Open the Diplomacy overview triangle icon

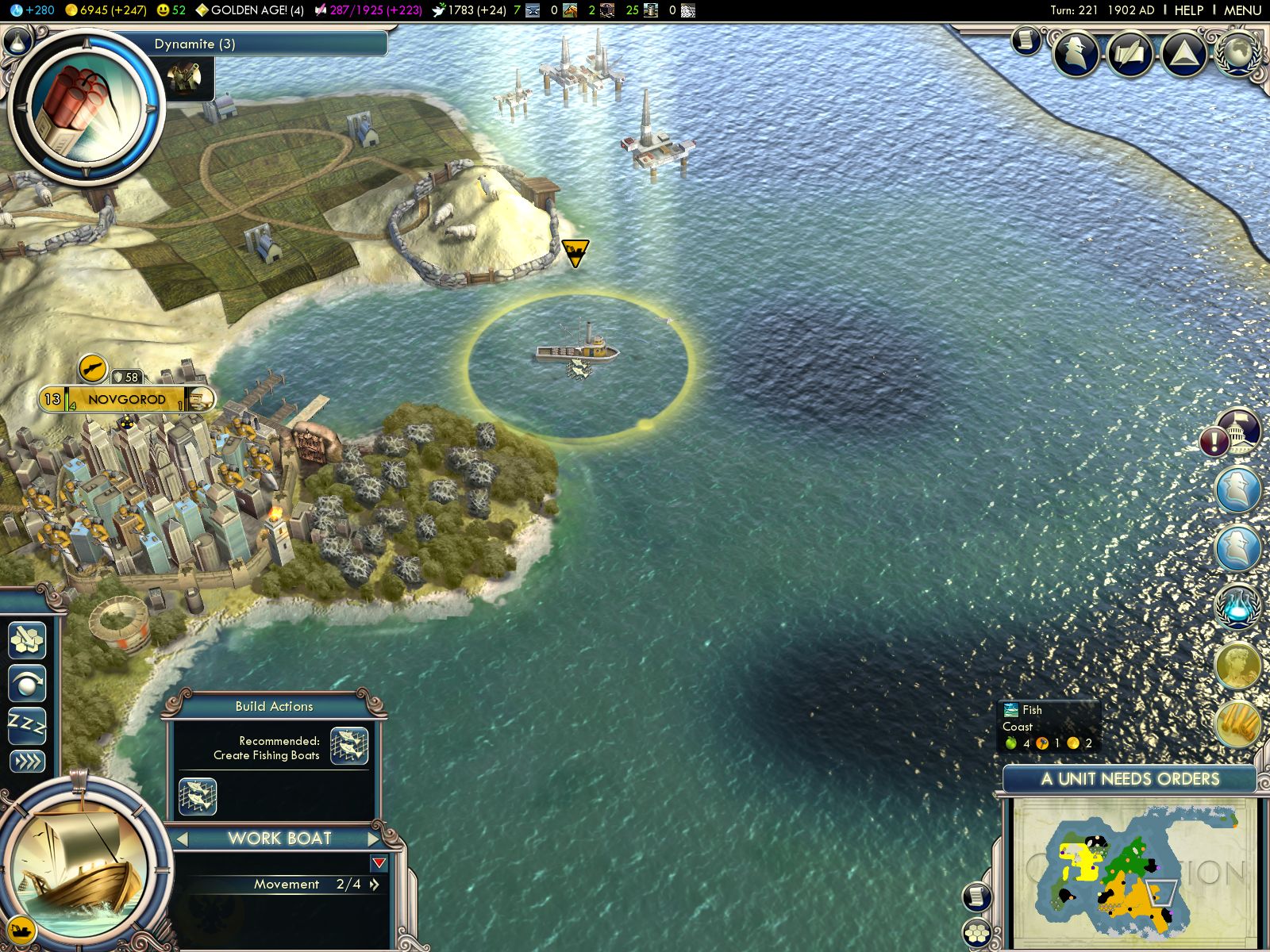tap(1183, 54)
